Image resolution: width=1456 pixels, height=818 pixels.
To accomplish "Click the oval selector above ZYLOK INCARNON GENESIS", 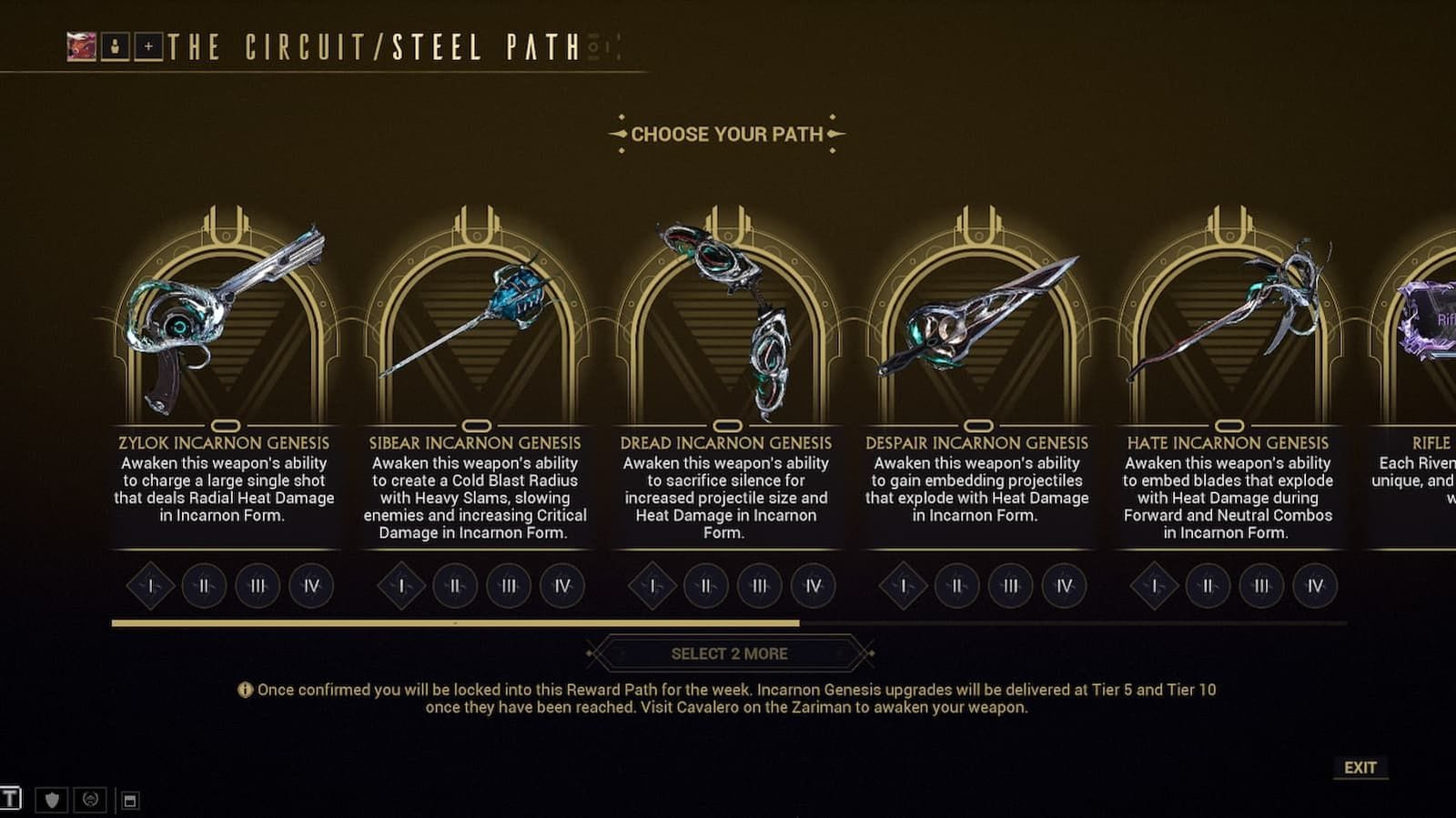I will pos(224,423).
